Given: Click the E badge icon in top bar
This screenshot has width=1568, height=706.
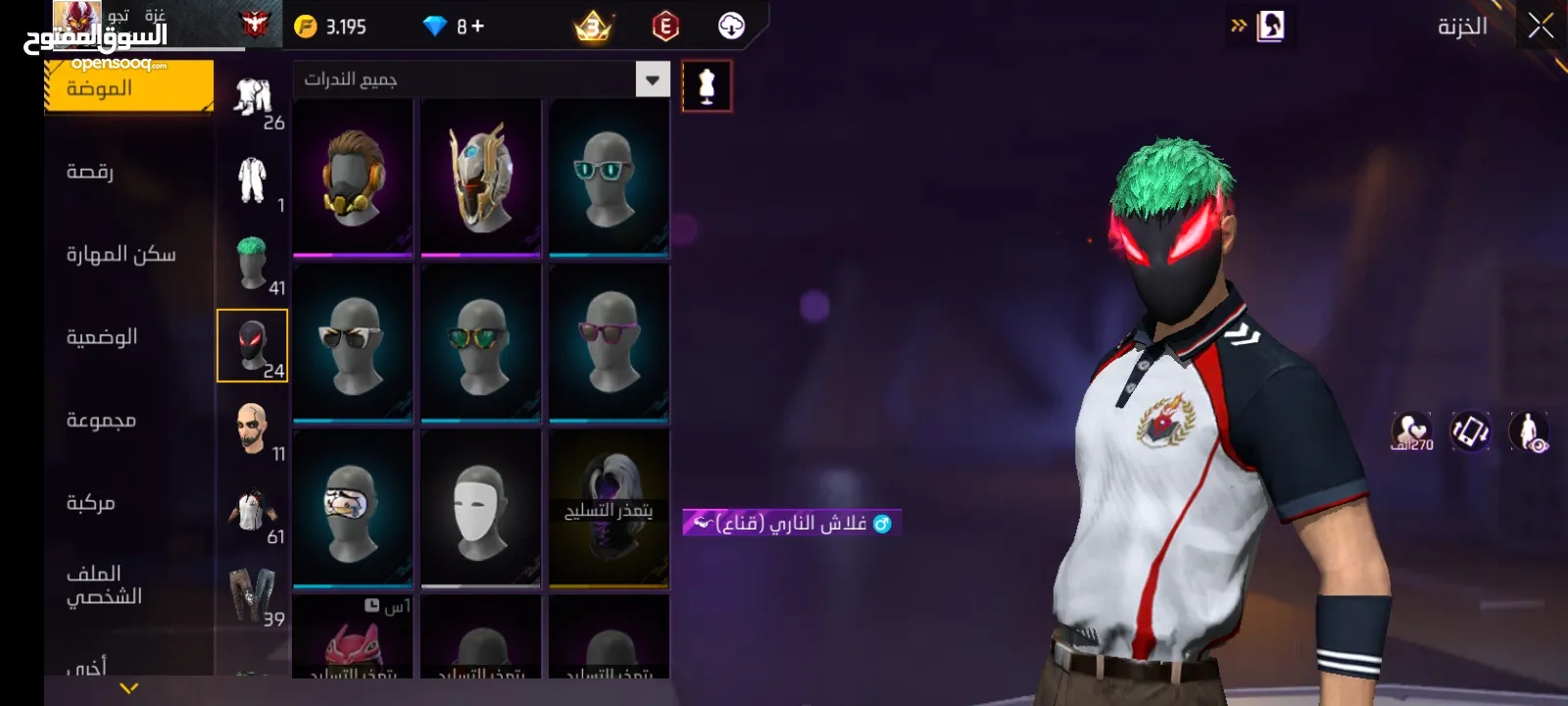Looking at the screenshot, I should [664, 26].
